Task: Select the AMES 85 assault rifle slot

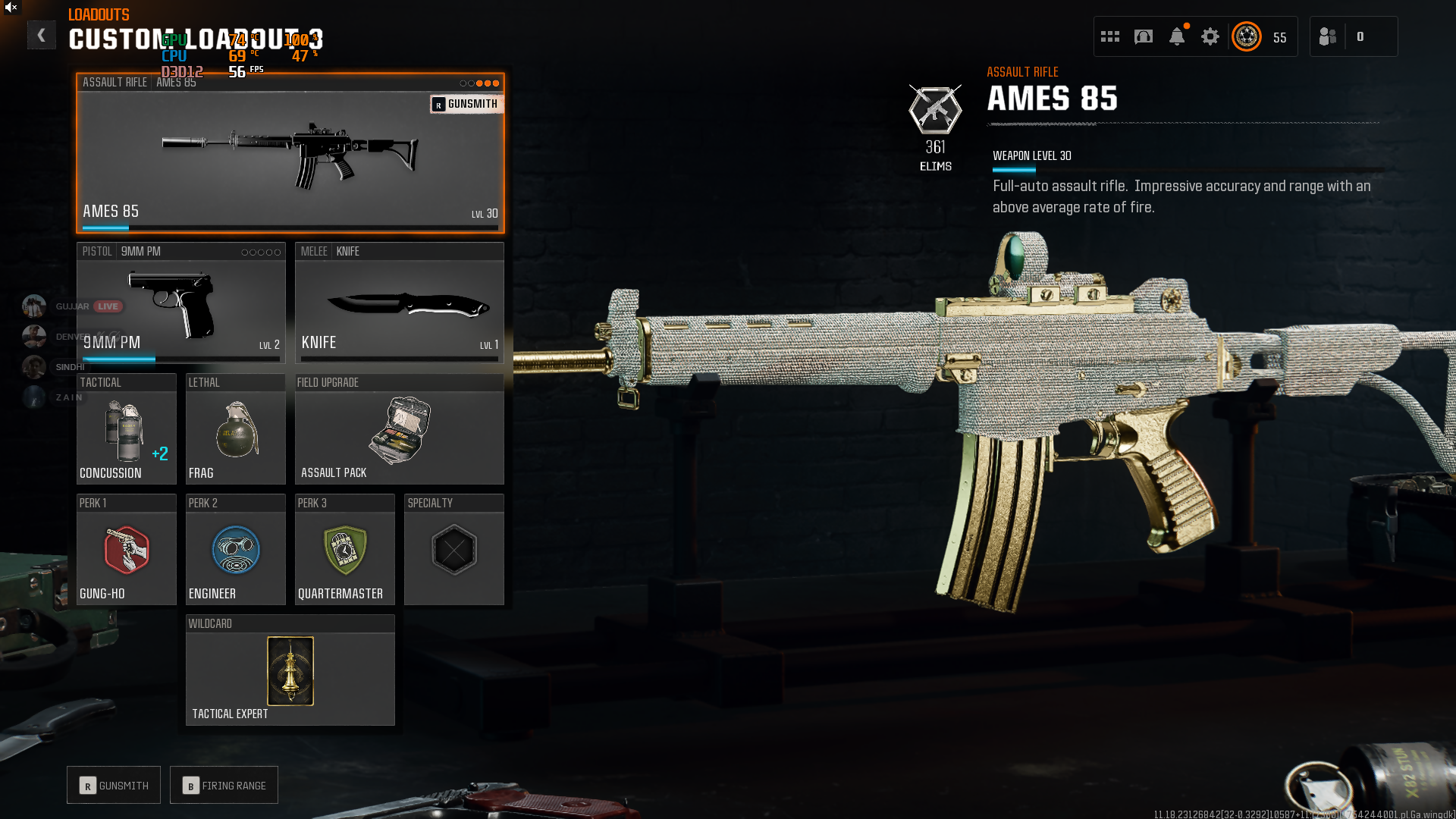Action: 290,153
